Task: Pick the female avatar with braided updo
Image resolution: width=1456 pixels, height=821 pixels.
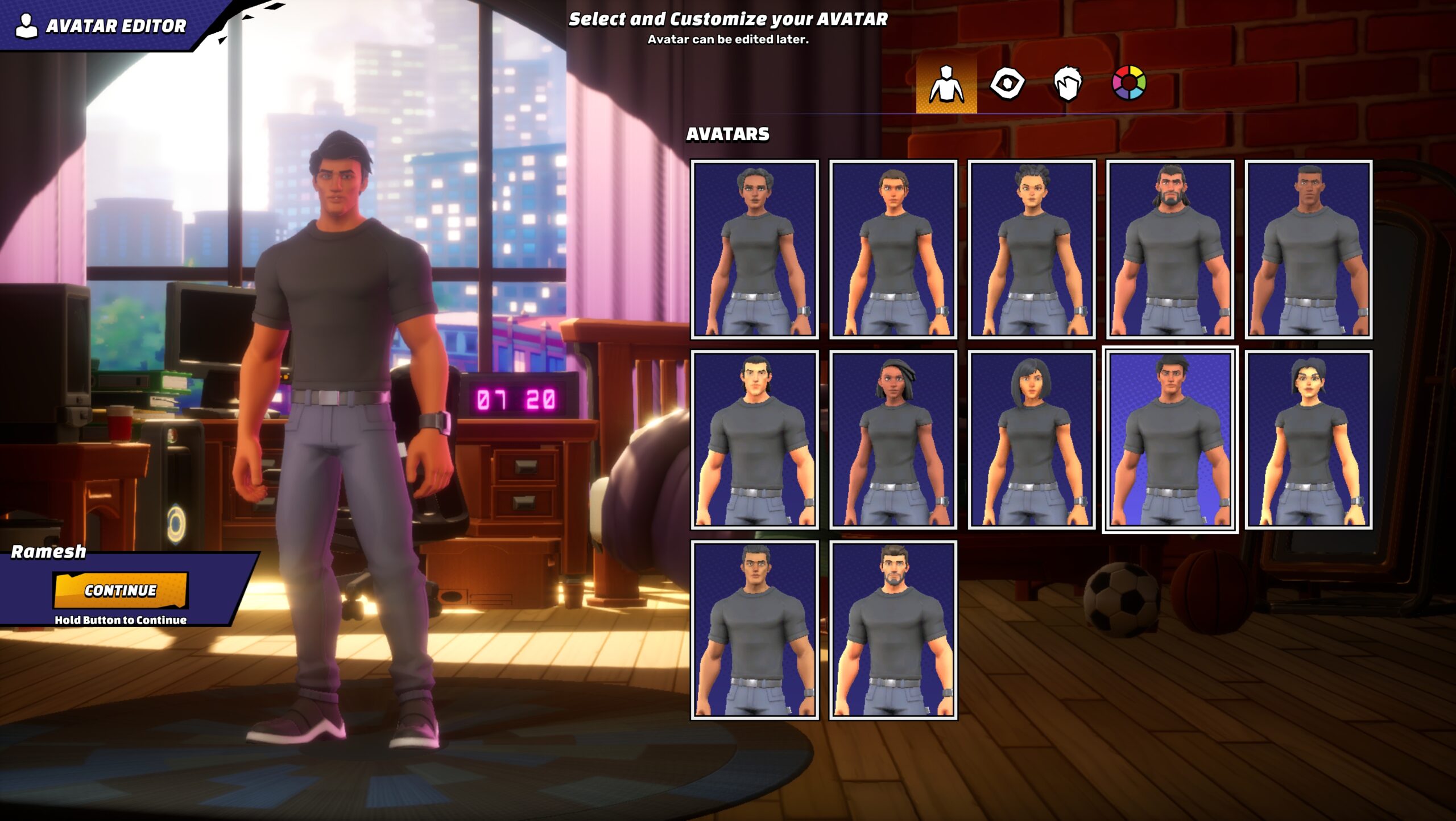Action: pyautogui.click(x=1032, y=249)
